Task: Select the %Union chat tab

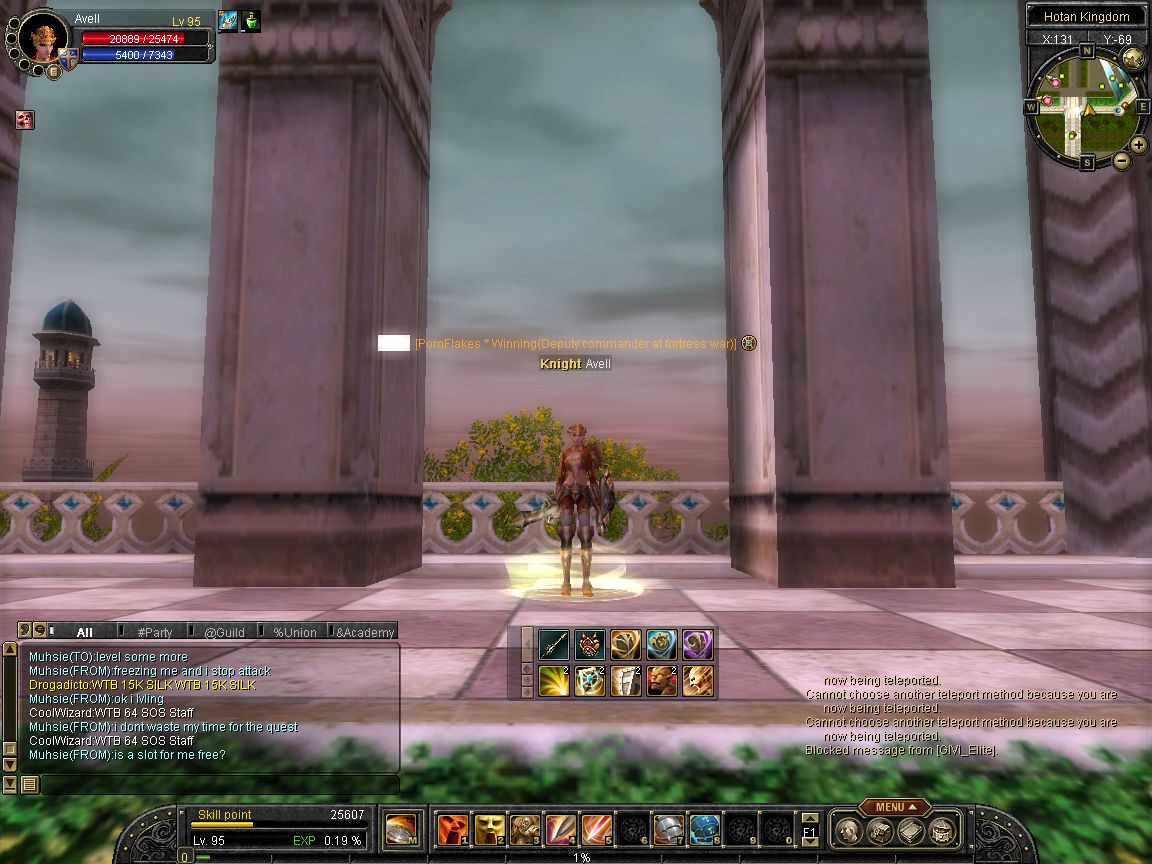Action: pyautogui.click(x=295, y=632)
